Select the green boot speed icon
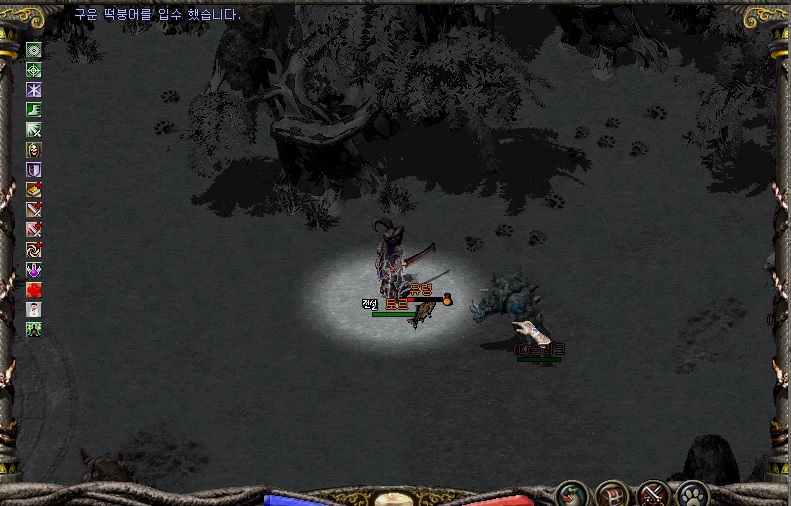791x506 pixels. click(34, 110)
